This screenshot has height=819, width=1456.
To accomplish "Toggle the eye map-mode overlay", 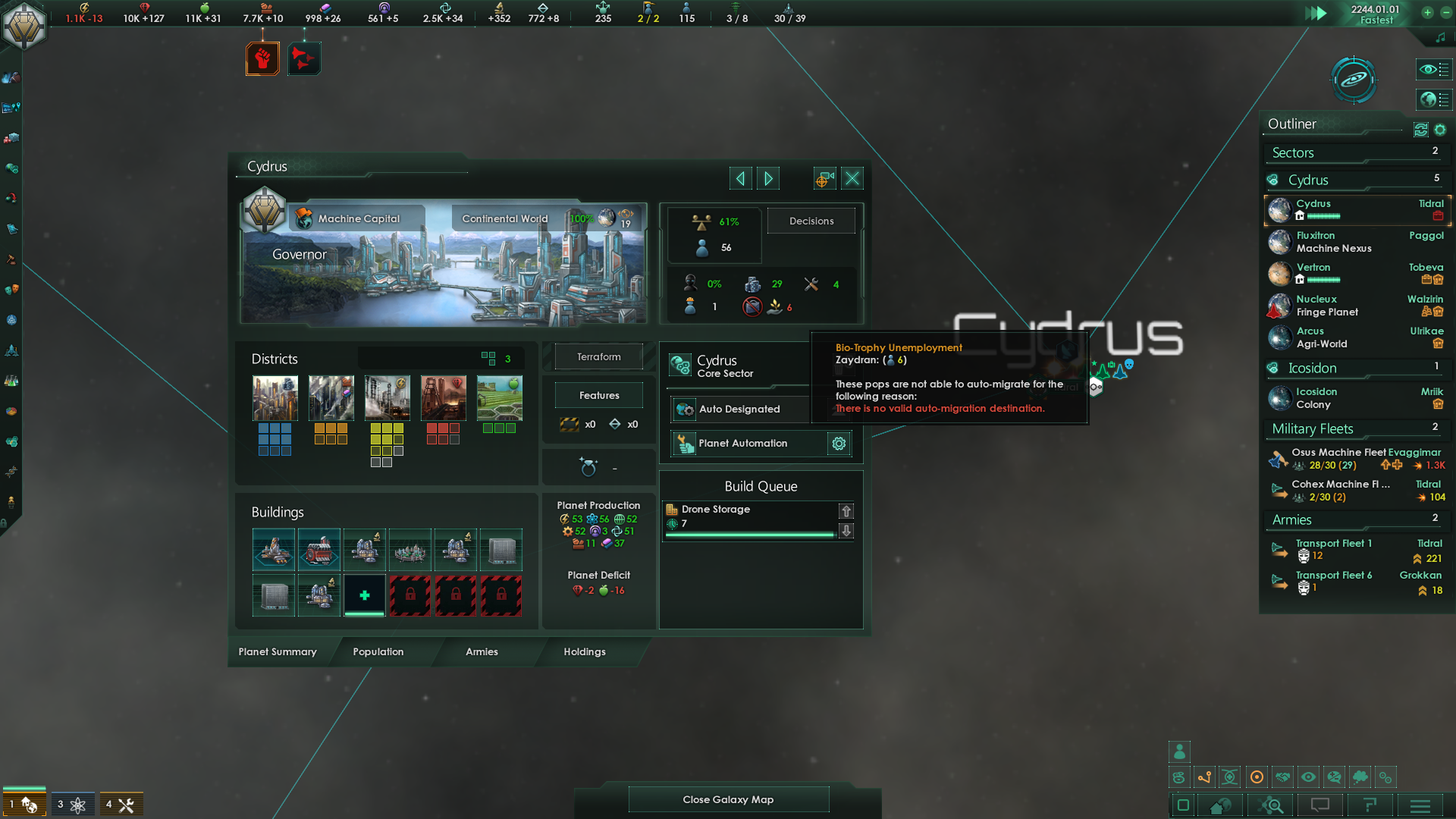I will click(x=1309, y=777).
